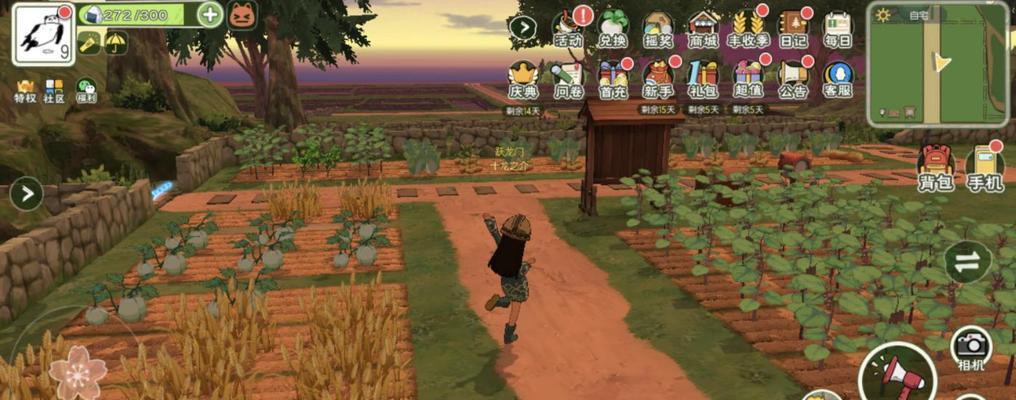Open the 活动 events icon
Image resolution: width=1016 pixels, height=400 pixels.
coord(568,29)
